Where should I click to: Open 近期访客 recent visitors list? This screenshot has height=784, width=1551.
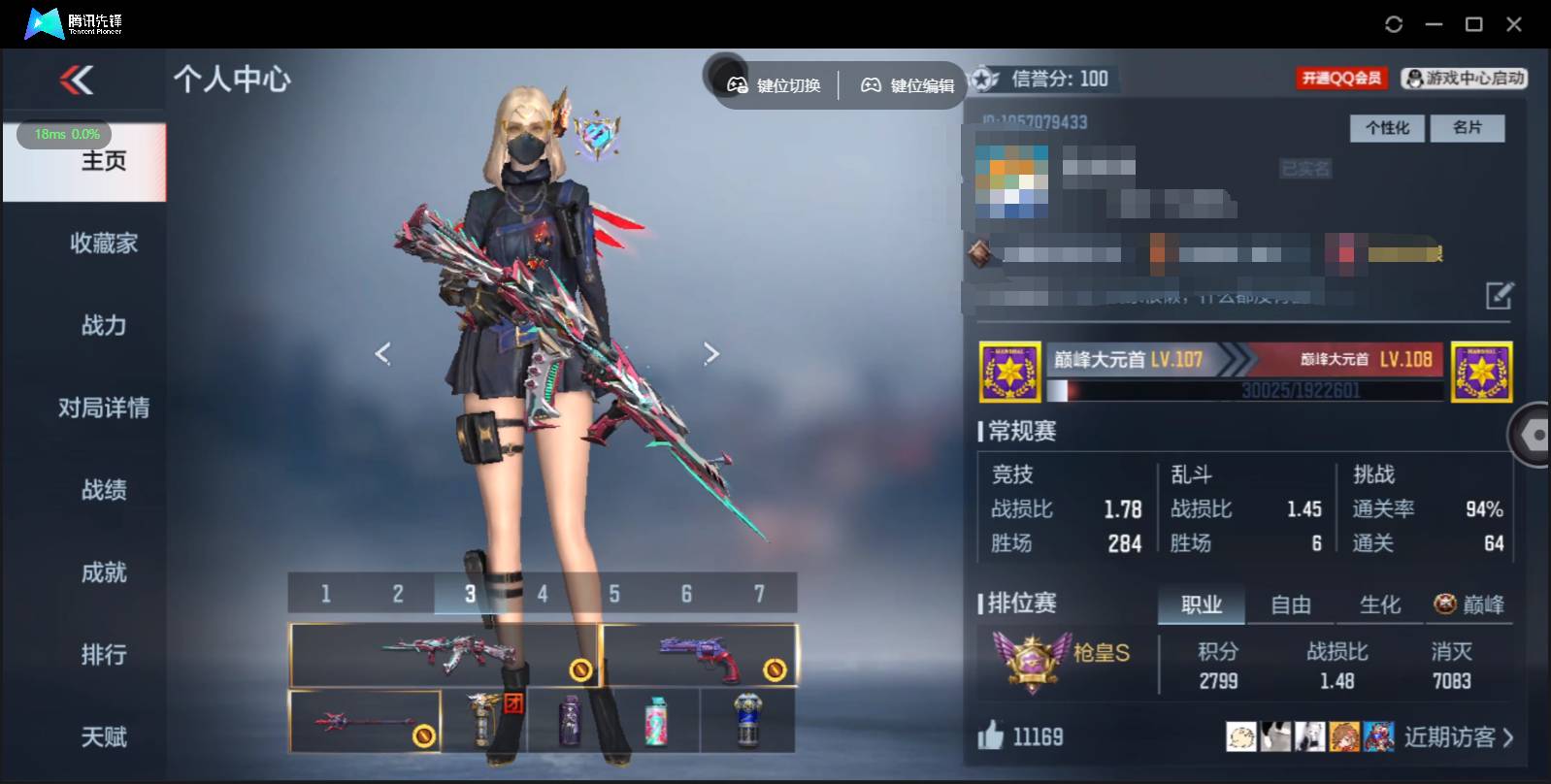(x=1451, y=736)
